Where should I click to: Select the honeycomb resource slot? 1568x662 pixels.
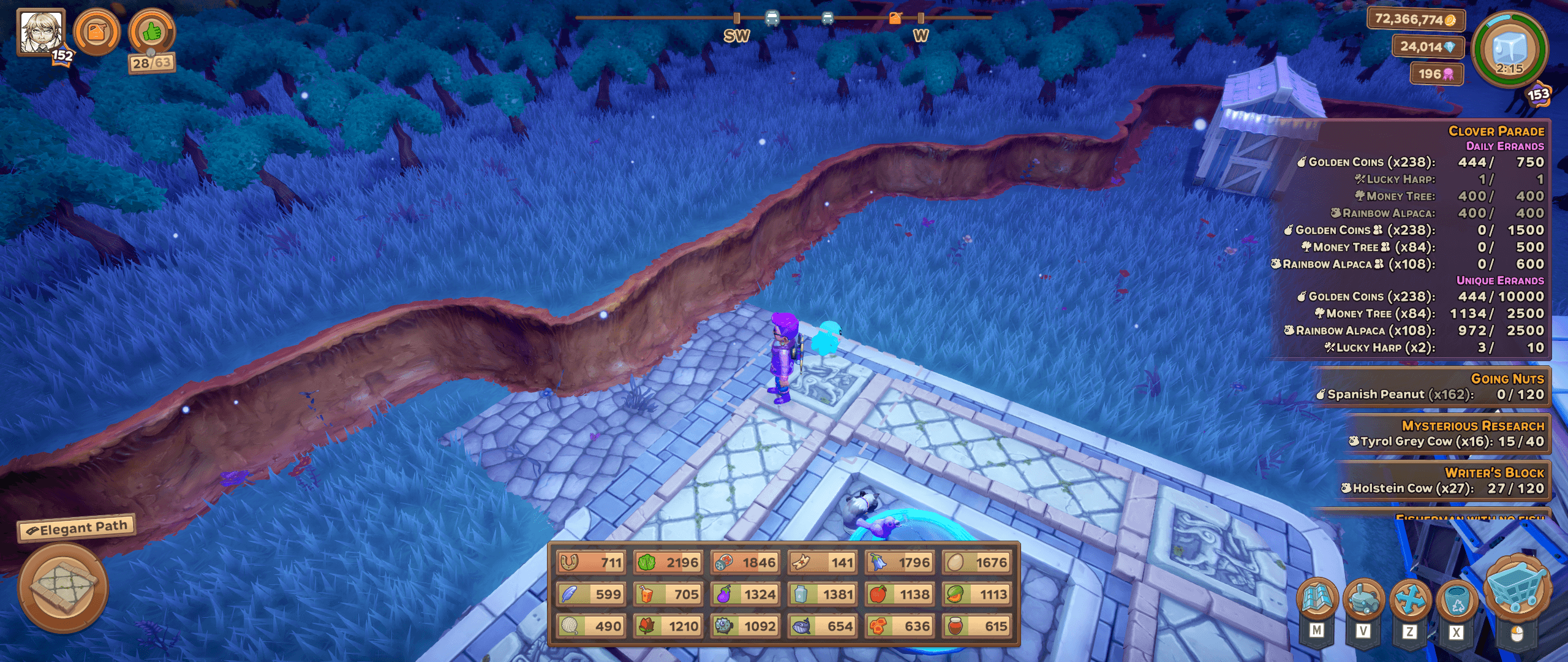tap(900, 626)
